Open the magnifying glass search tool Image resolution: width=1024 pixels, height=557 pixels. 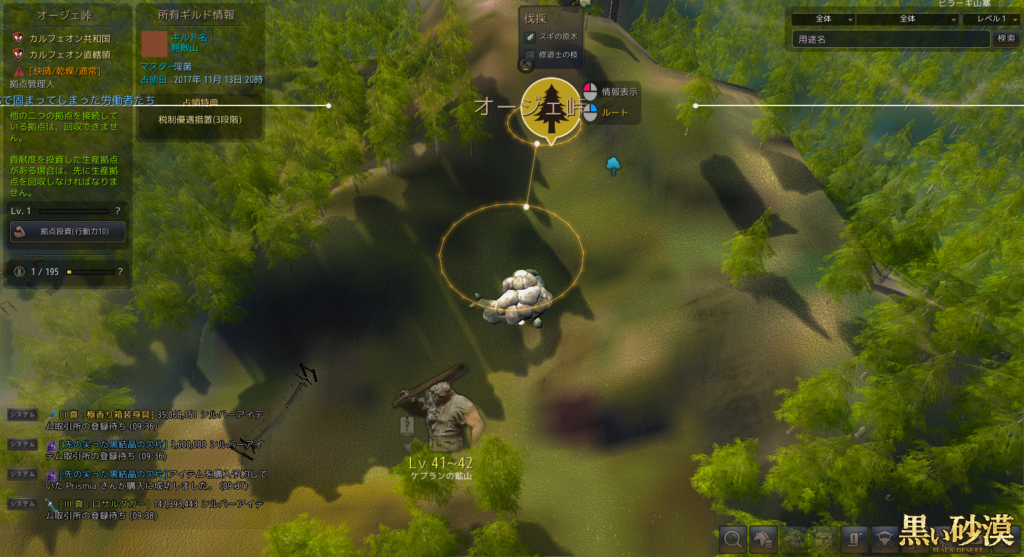point(733,539)
